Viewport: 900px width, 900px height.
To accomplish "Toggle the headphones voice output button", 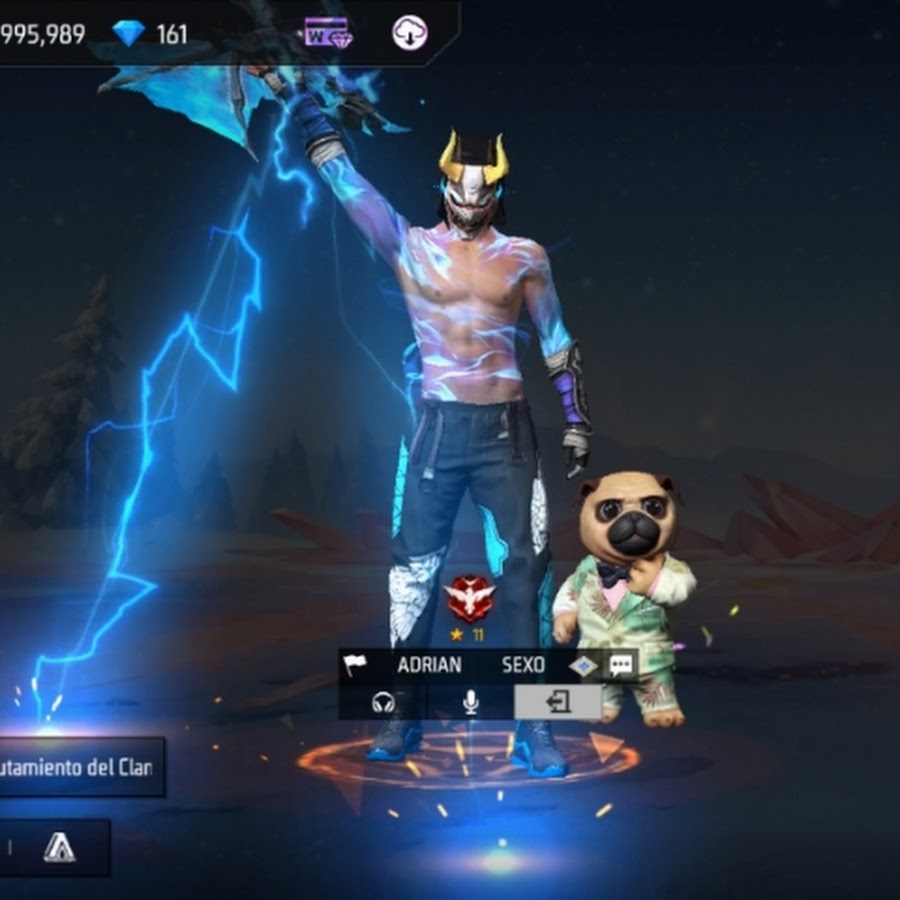I will pyautogui.click(x=382, y=703).
